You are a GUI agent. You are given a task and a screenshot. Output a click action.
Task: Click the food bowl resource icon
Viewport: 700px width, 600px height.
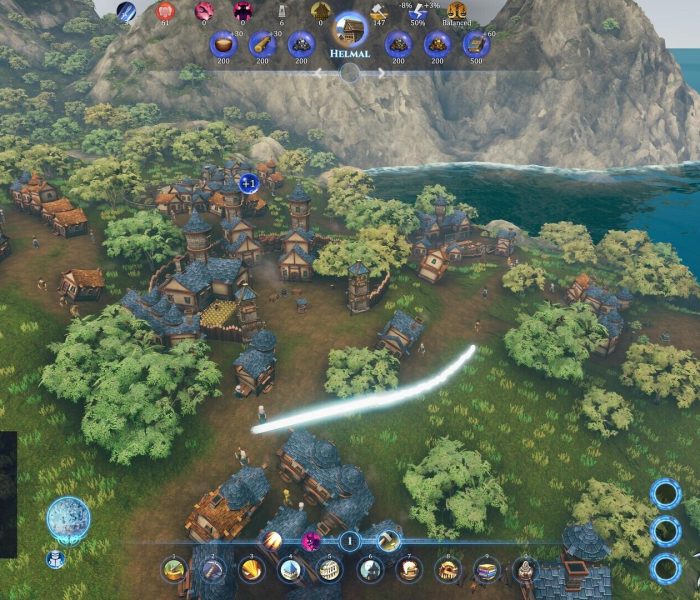point(222,44)
